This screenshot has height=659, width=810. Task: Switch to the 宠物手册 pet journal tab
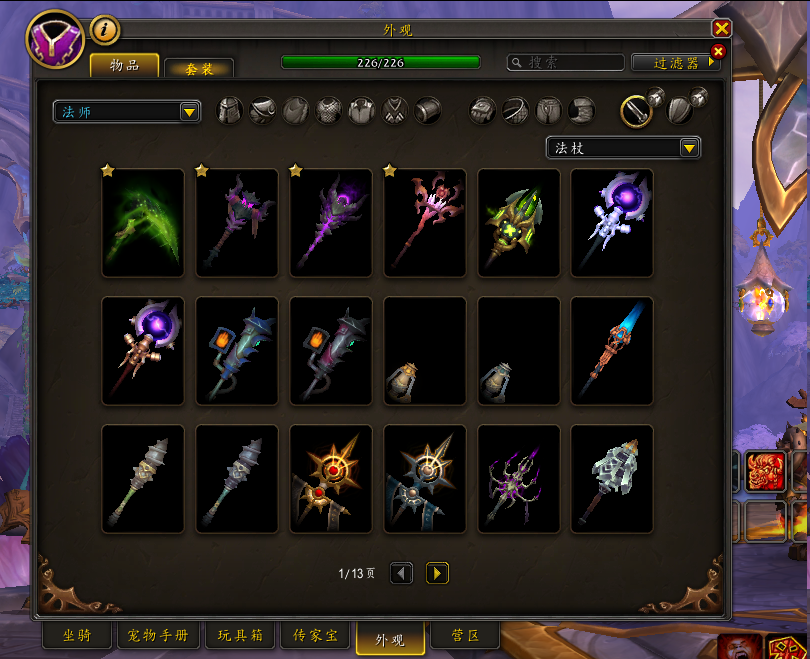point(159,635)
